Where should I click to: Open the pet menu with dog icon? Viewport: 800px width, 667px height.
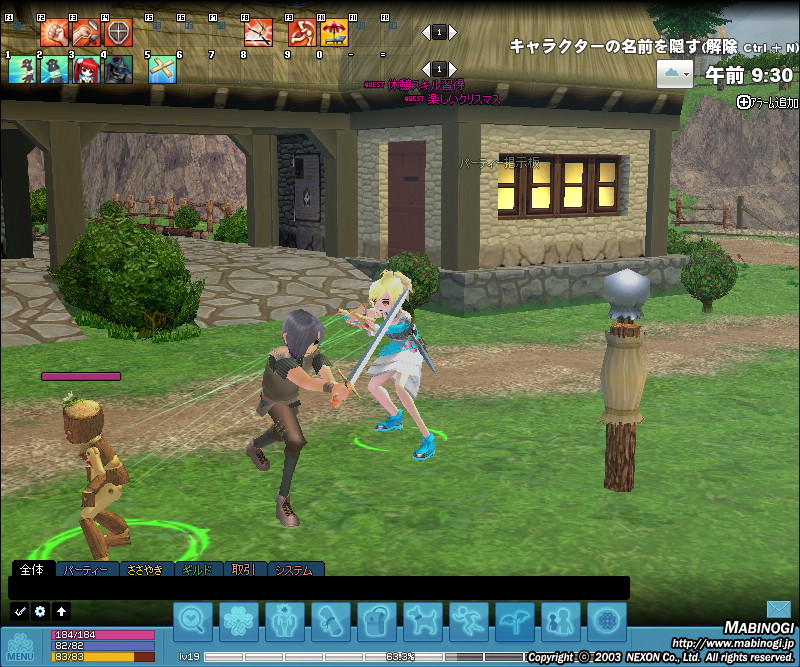click(x=422, y=622)
